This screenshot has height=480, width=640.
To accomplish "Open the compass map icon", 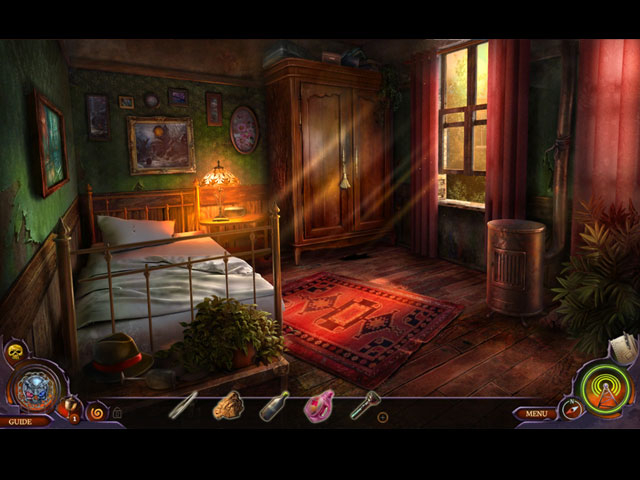I will click(572, 408).
